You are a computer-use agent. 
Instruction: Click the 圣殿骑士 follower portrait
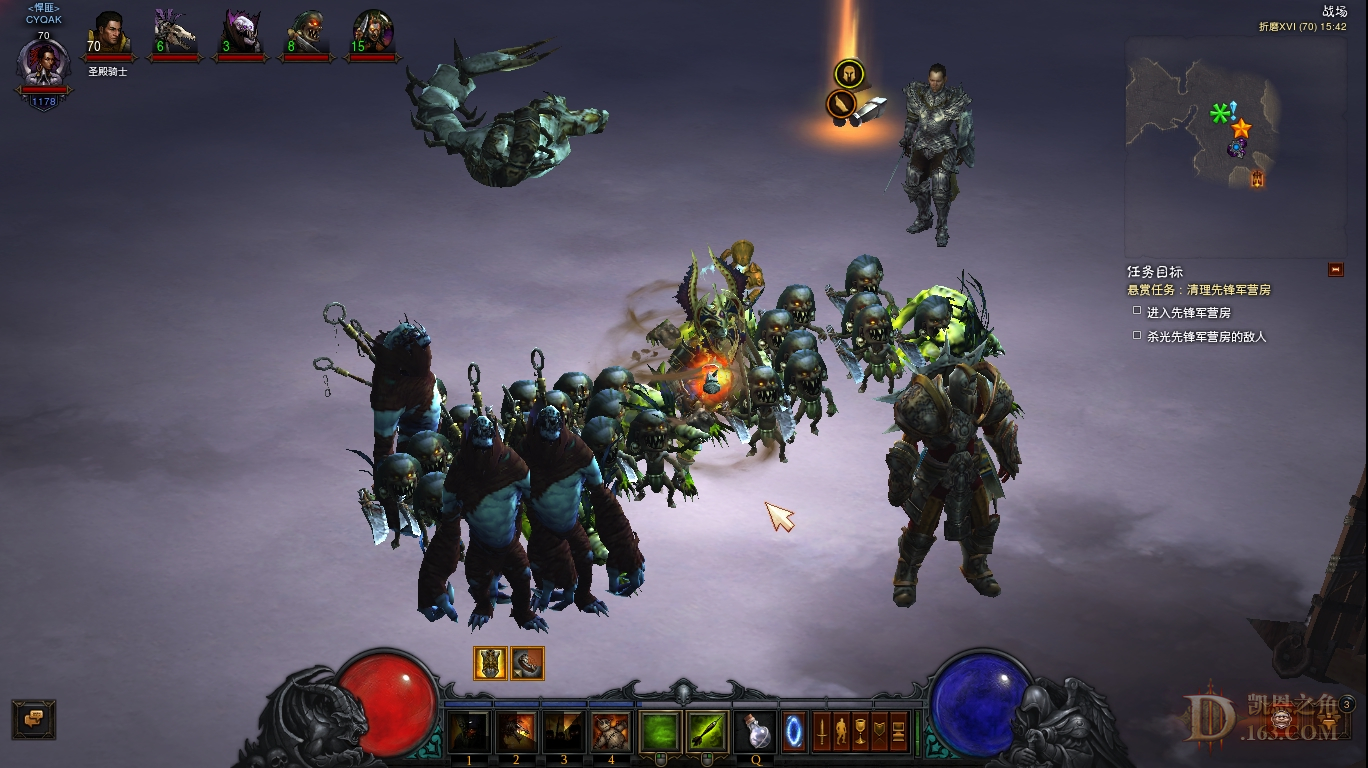tap(114, 35)
